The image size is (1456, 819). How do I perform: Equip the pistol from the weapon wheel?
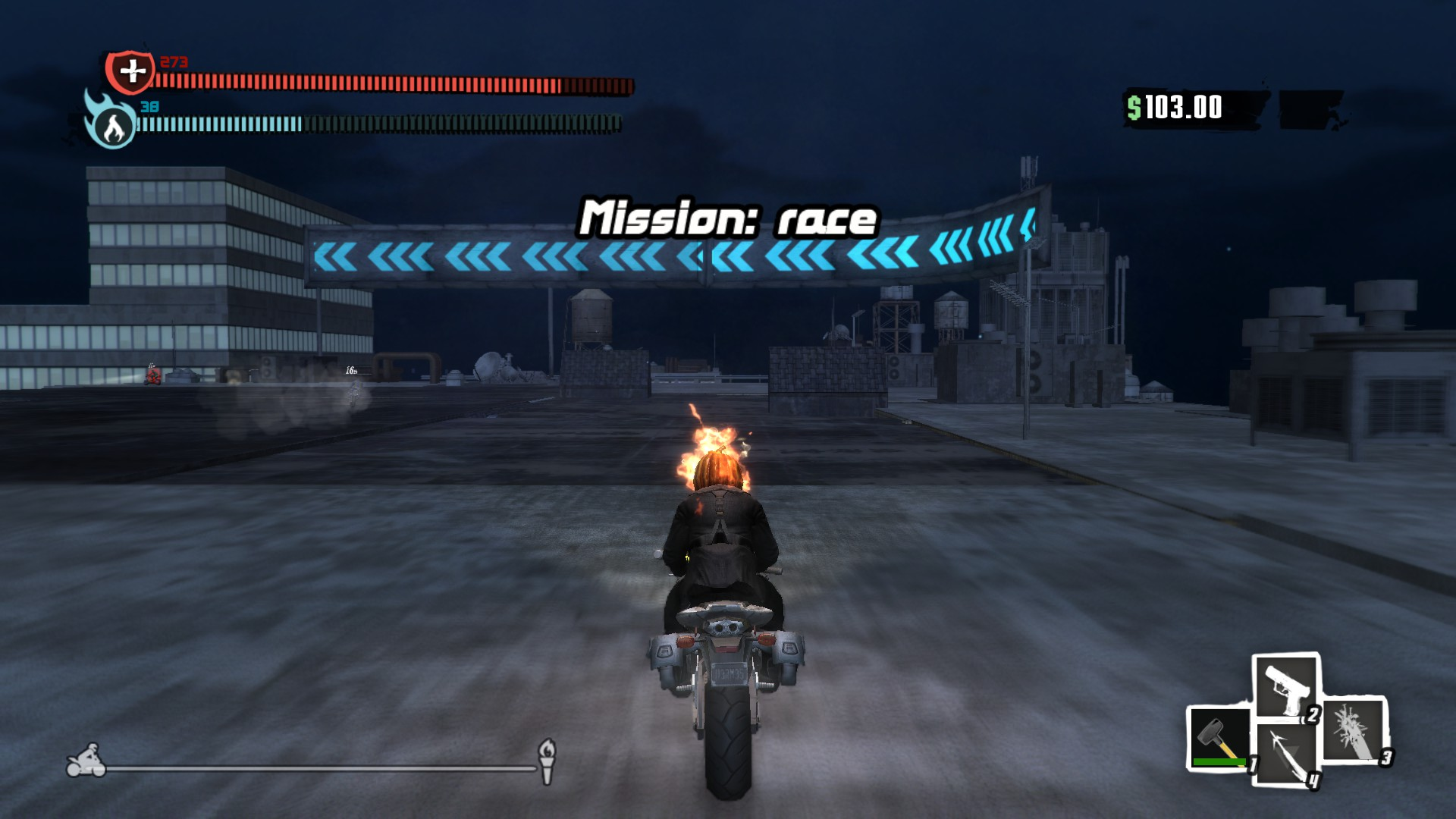point(1285,687)
